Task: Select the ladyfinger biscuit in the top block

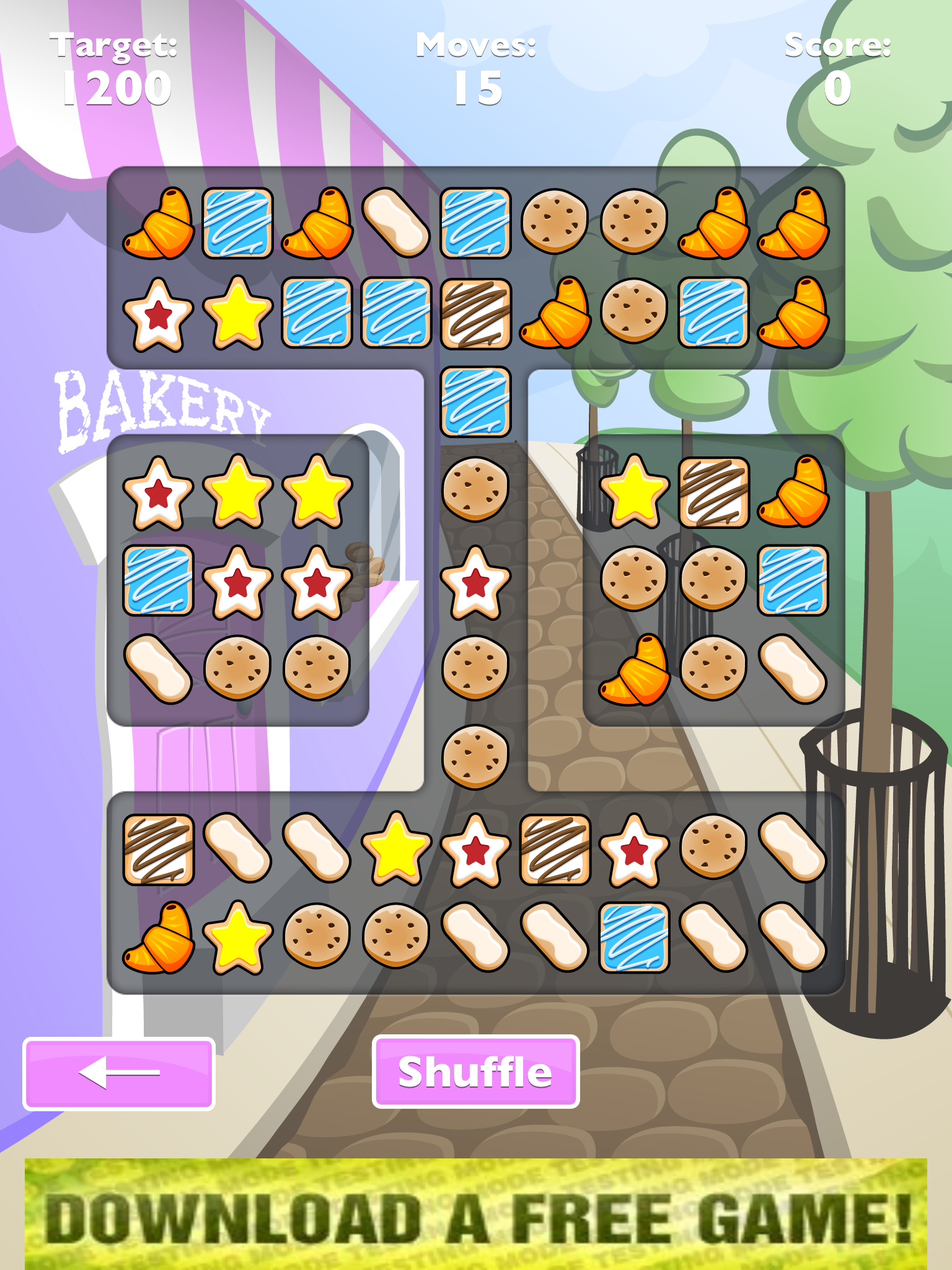Action: 396,223
